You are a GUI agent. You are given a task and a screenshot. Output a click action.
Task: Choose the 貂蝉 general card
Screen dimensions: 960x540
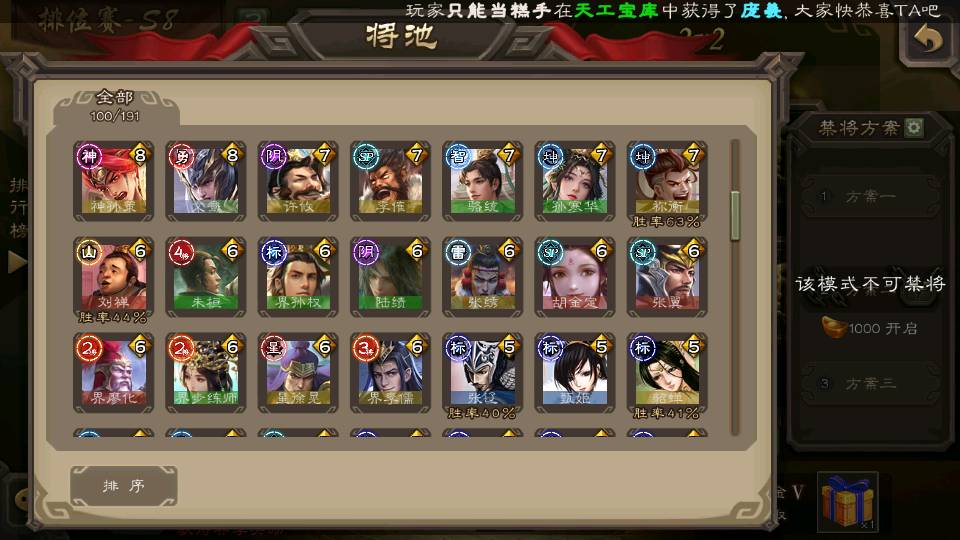pos(666,372)
